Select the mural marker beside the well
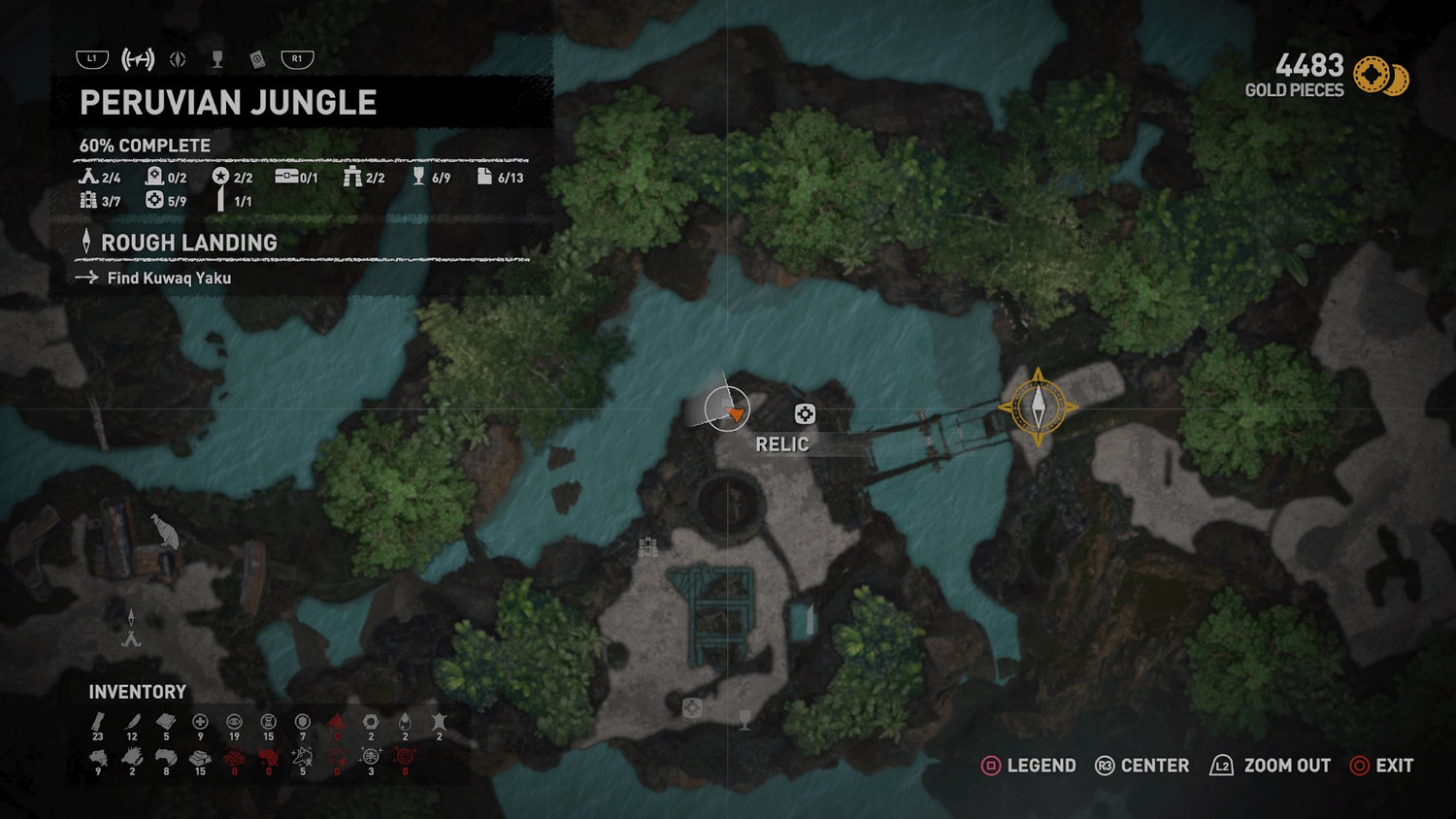Viewport: 1456px width, 819px height. 647,547
